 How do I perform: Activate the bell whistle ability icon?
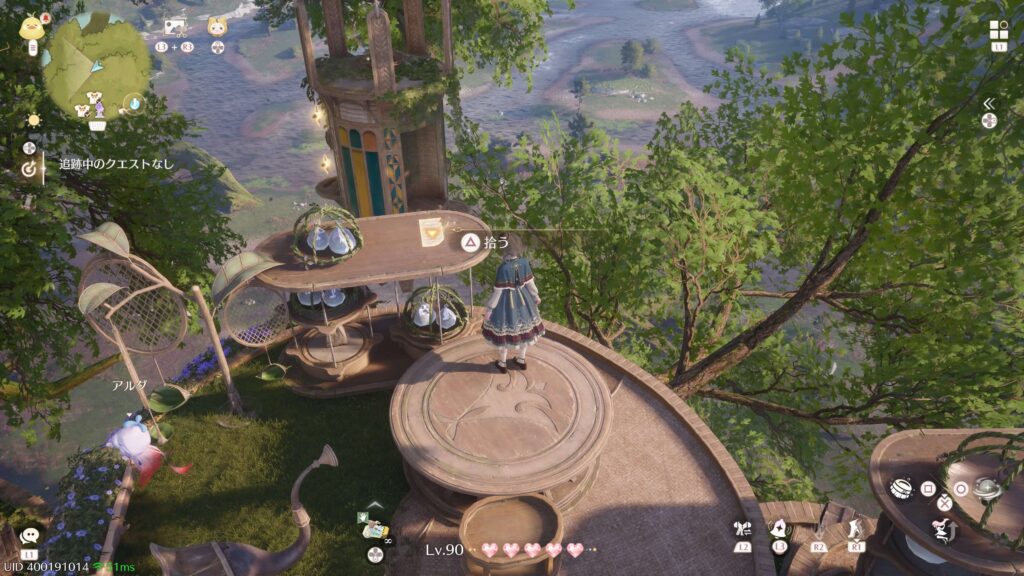(x=779, y=527)
